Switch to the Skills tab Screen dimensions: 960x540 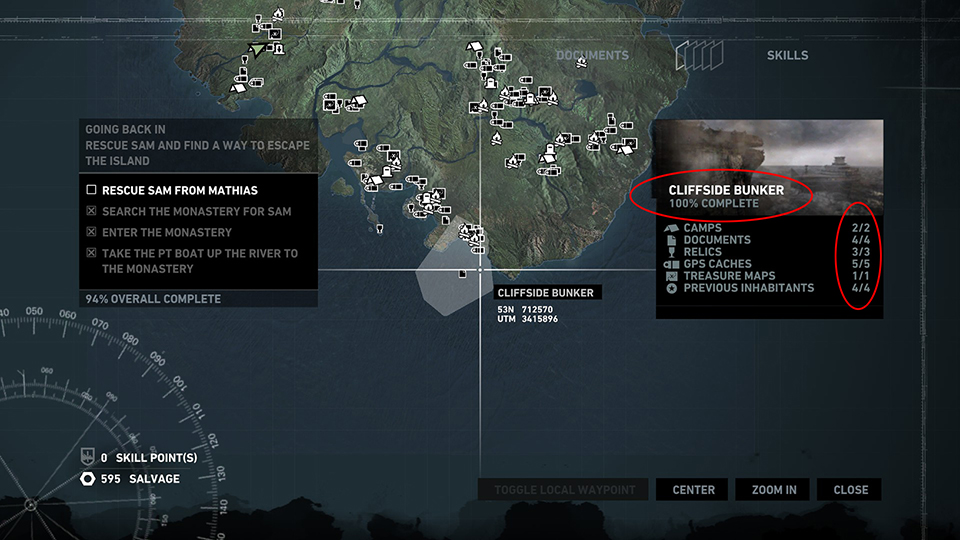(787, 55)
